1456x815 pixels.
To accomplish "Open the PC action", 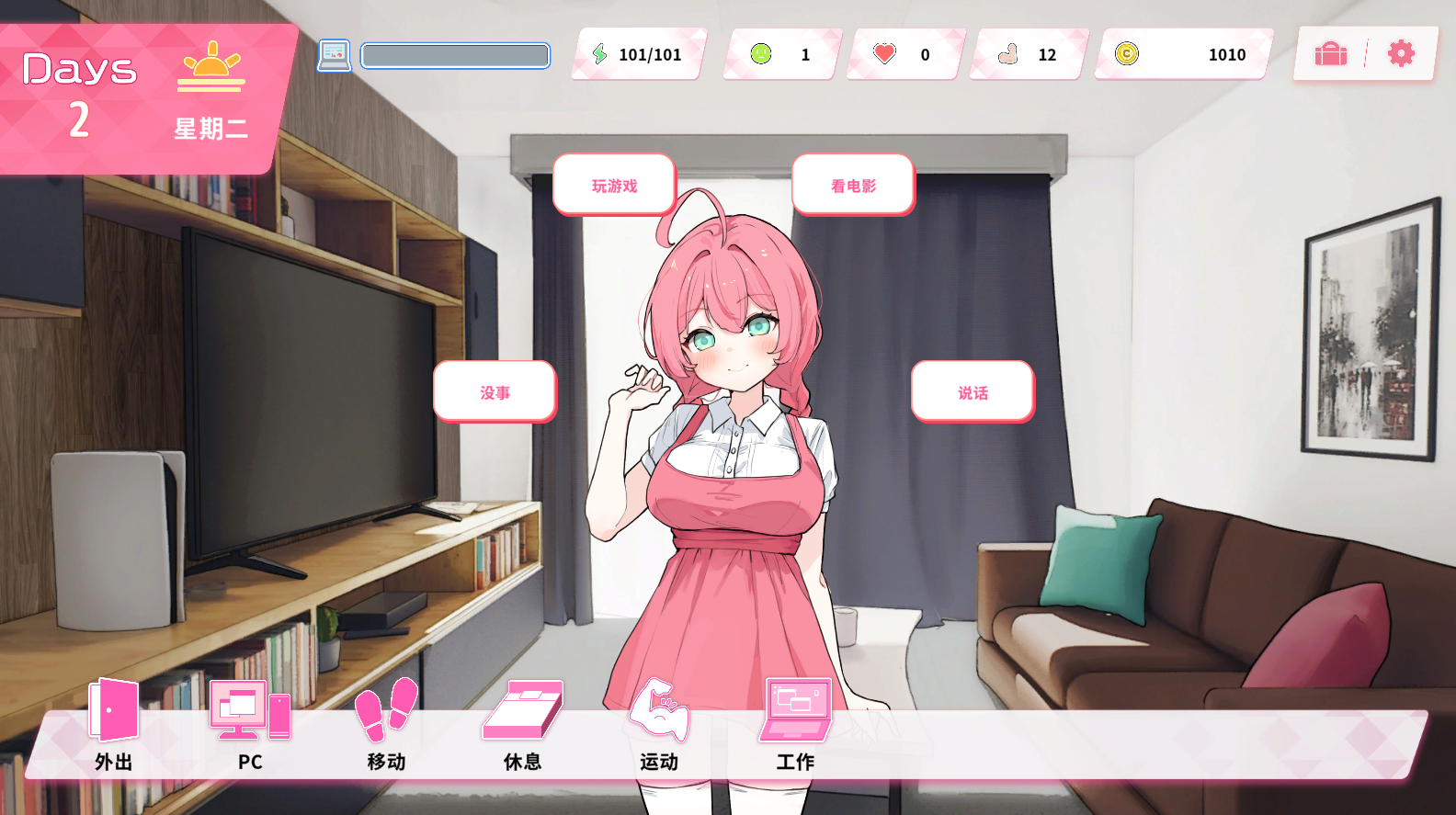I will 250,723.
